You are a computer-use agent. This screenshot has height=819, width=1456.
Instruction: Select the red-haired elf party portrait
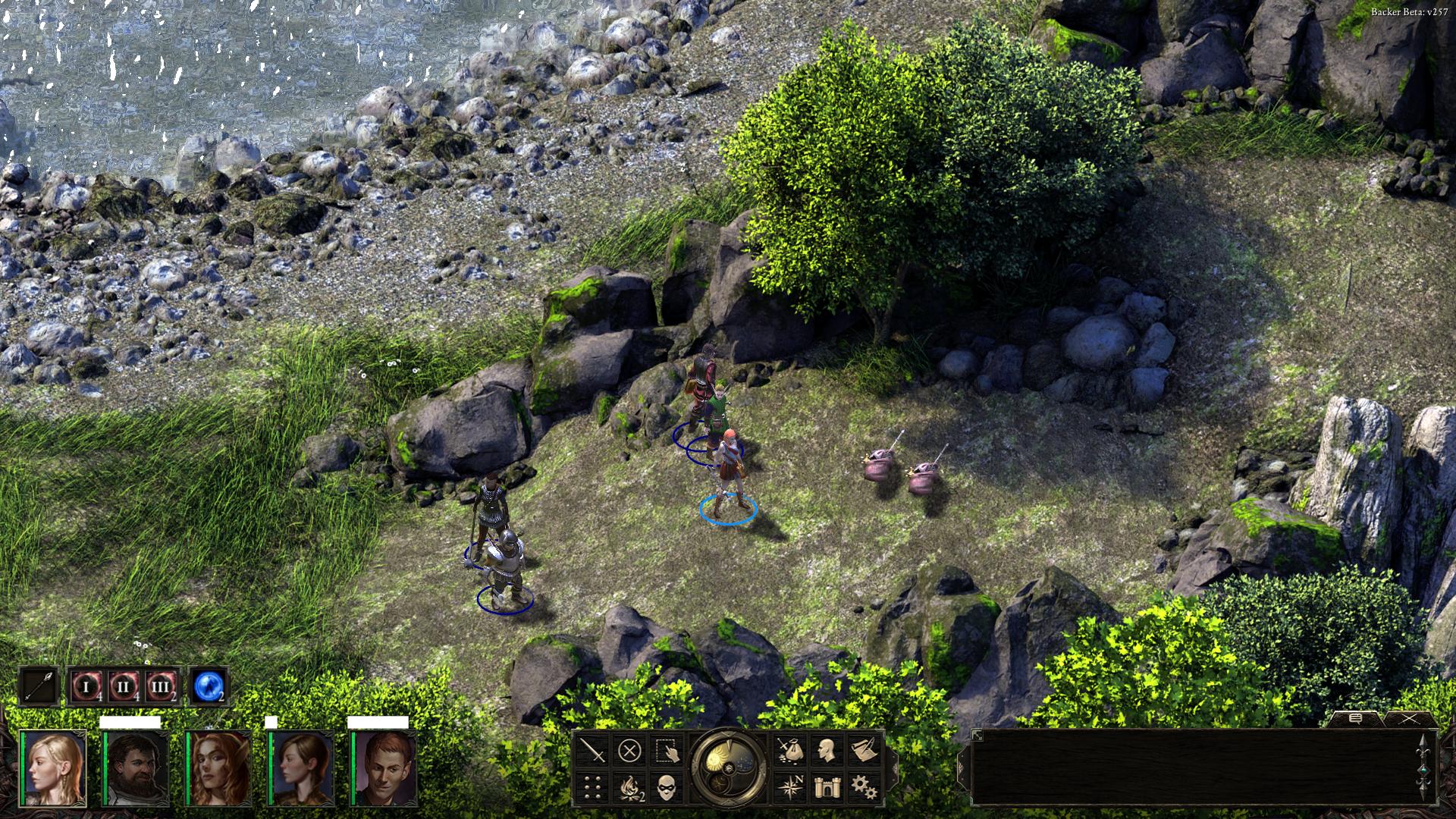tap(219, 767)
